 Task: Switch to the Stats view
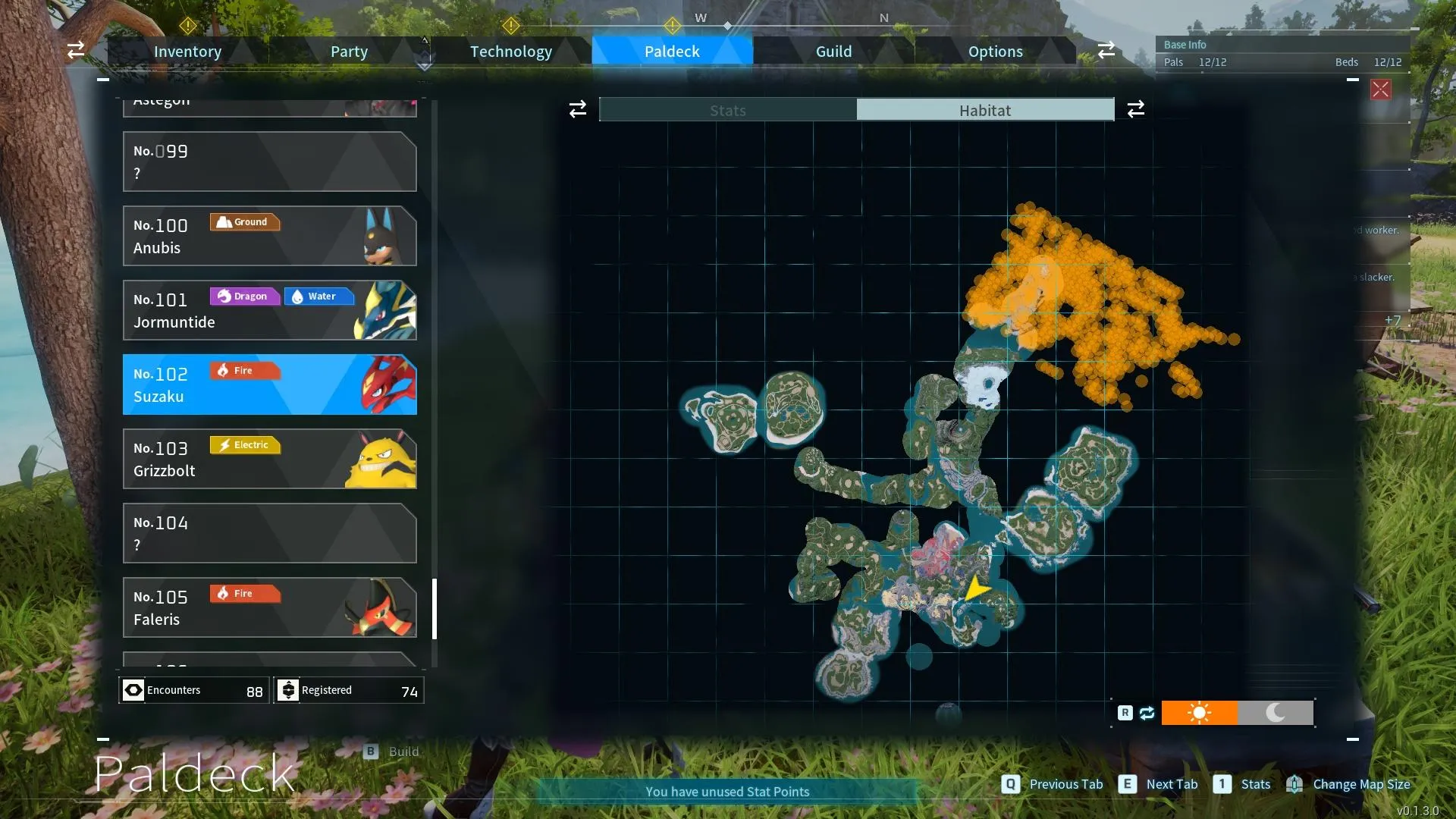tap(727, 110)
